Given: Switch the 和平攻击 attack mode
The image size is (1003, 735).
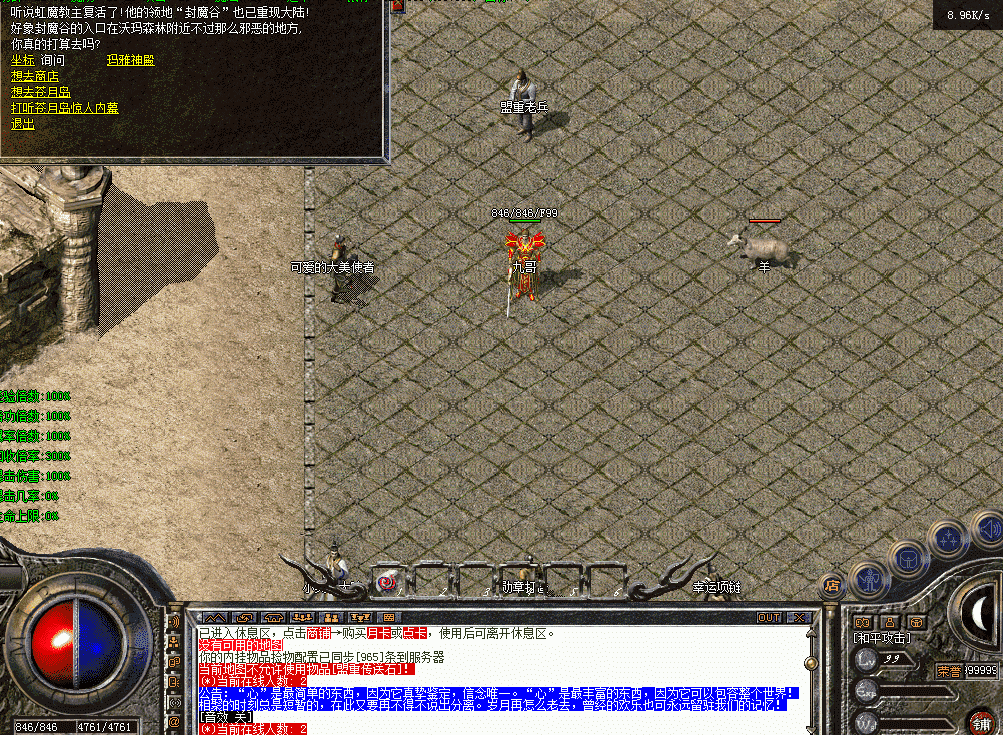Looking at the screenshot, I should point(880,637).
